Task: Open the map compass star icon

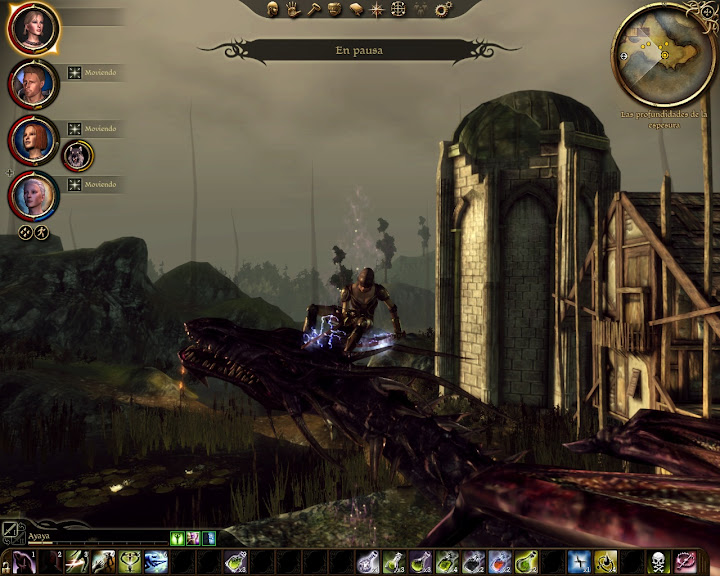Action: click(x=377, y=9)
